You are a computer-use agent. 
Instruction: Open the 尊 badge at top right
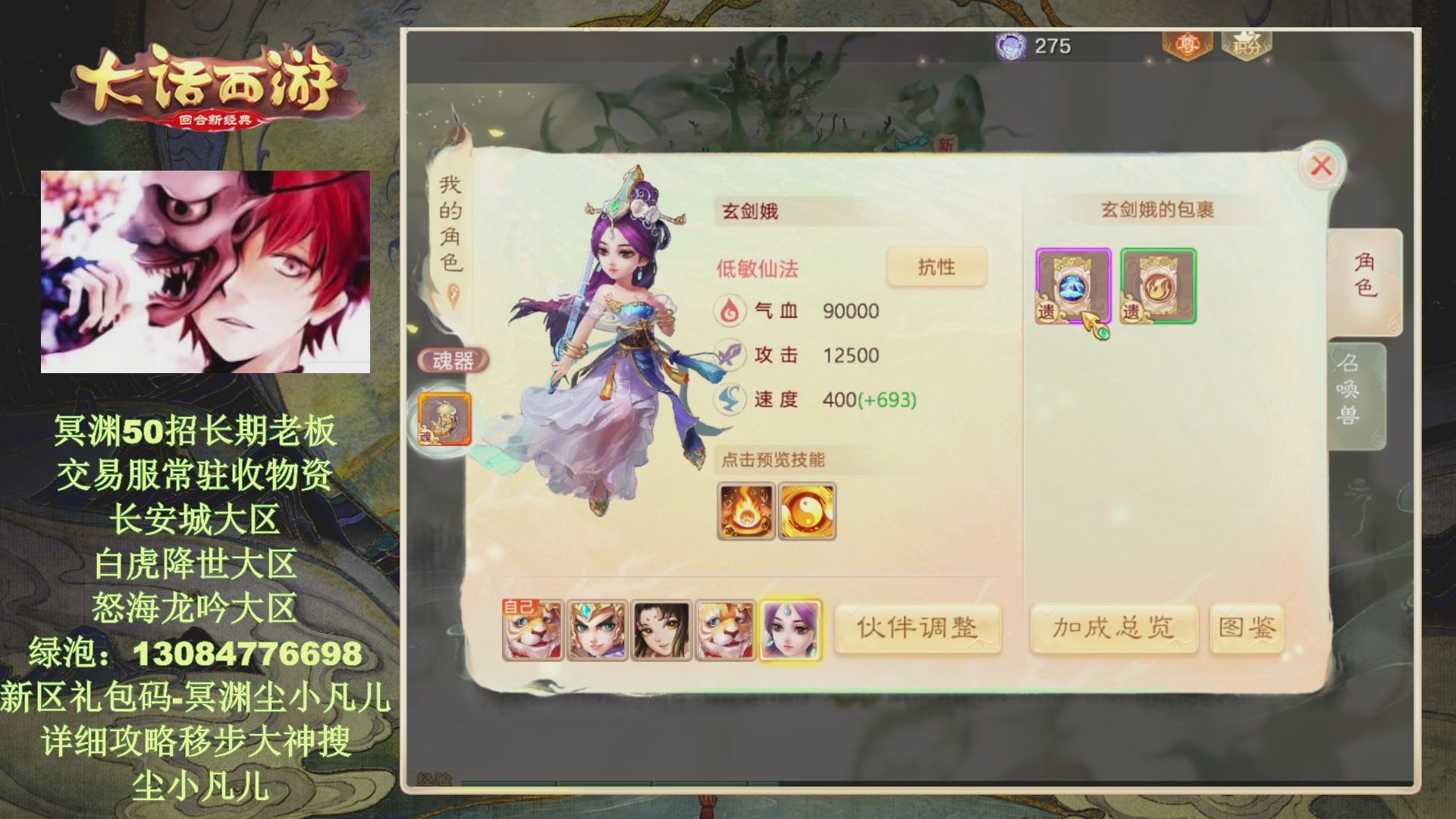click(x=1188, y=45)
